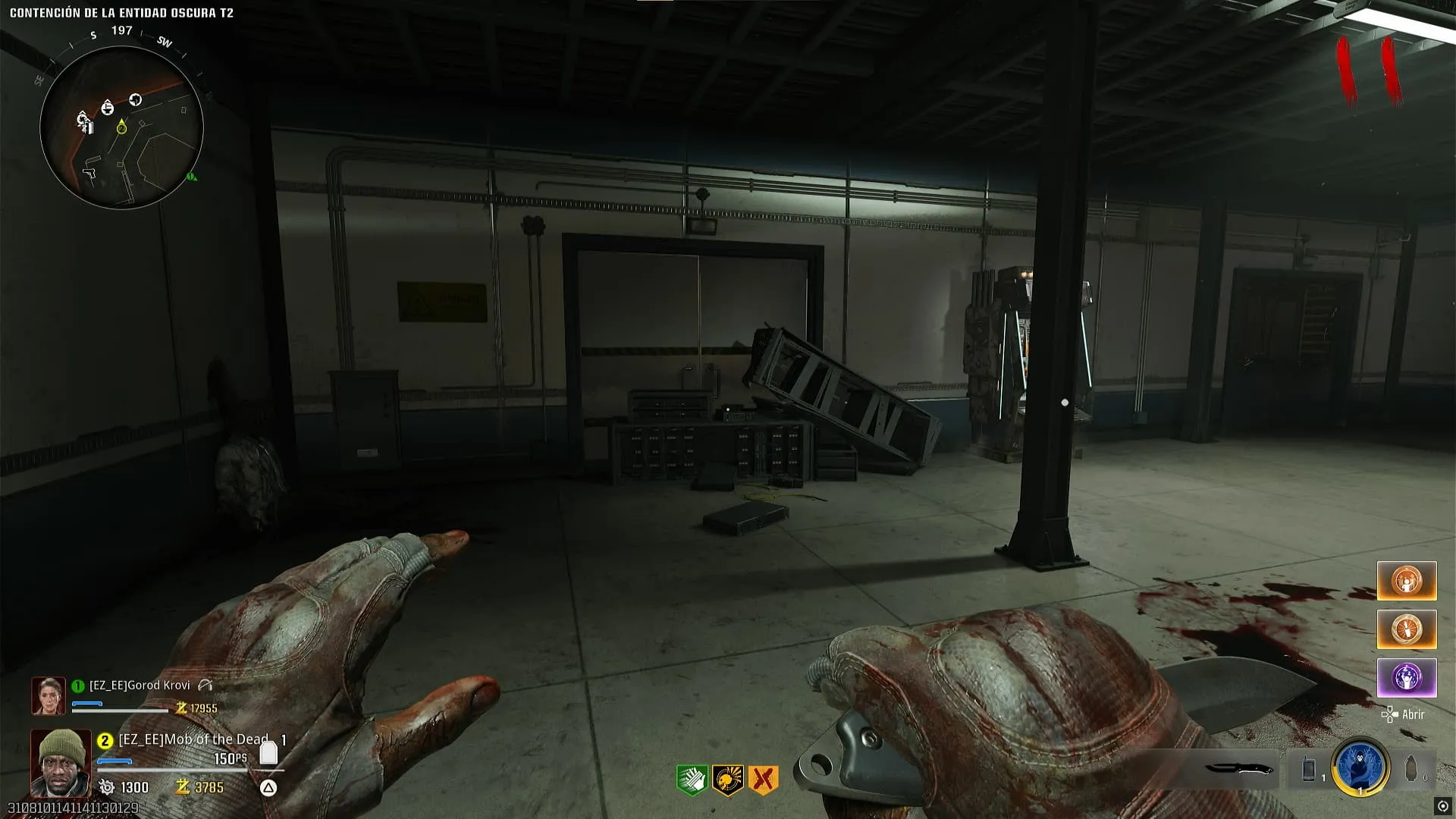1456x819 pixels.
Task: Choose the purple GobbleGum slot
Action: pos(1407,678)
